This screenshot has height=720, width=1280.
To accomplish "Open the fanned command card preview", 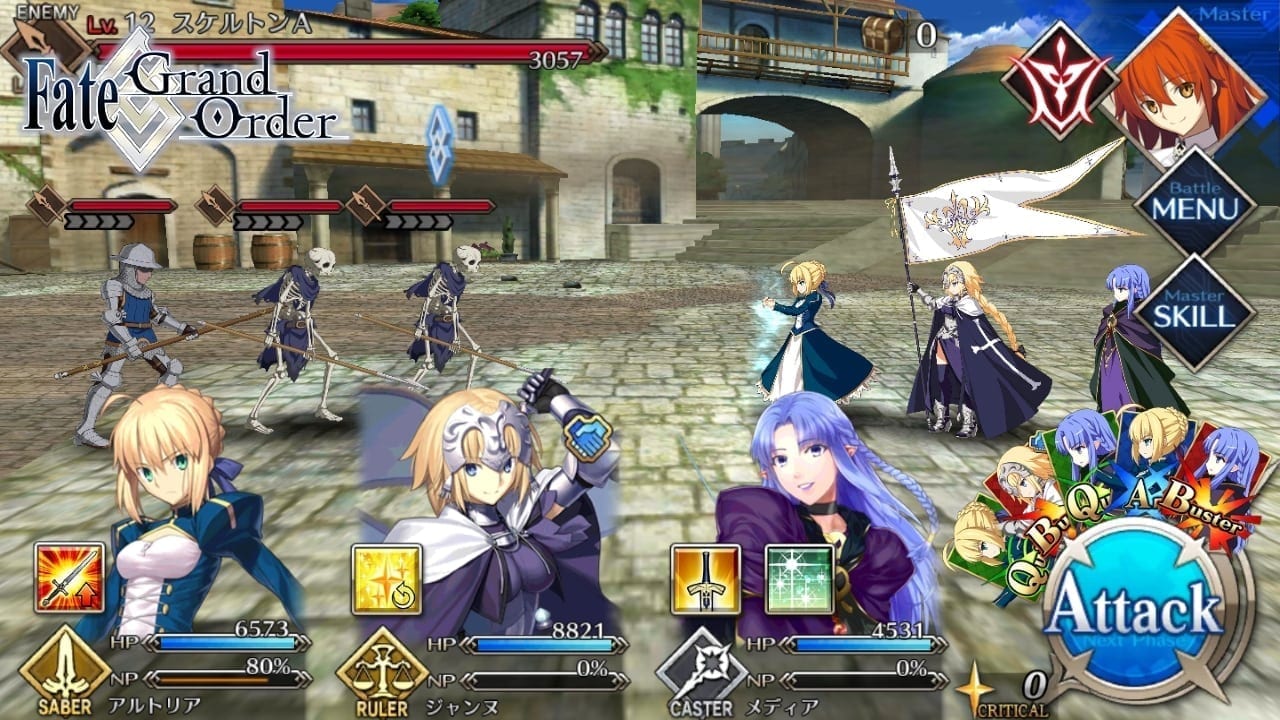I will (x=1100, y=480).
